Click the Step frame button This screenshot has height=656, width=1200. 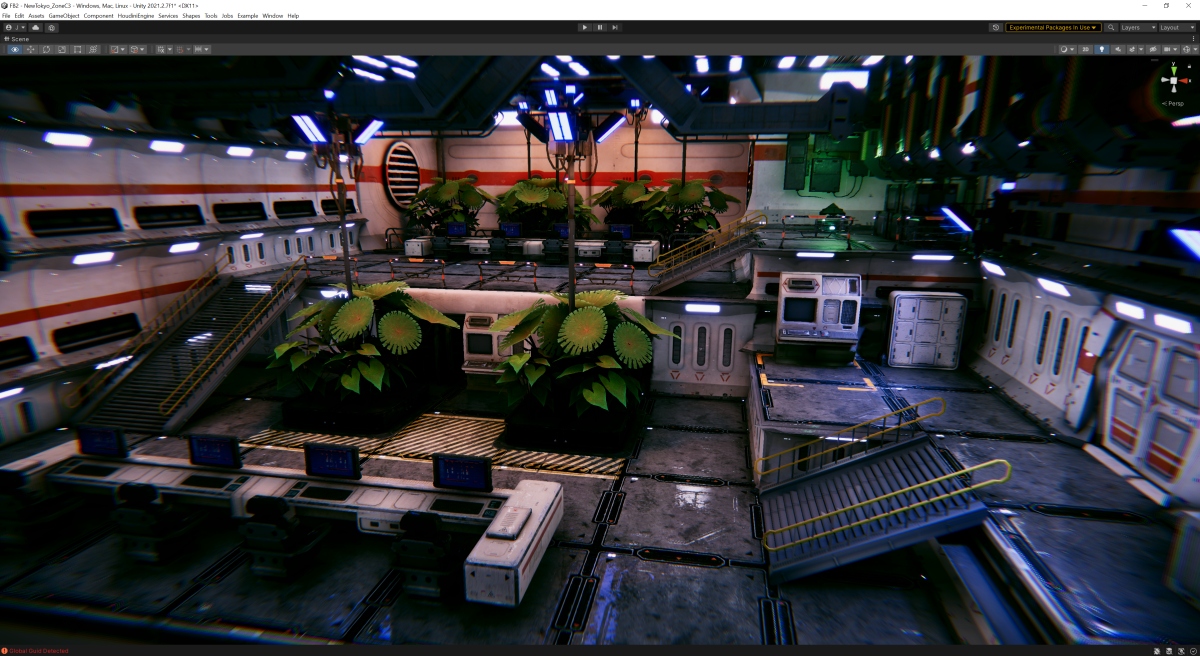(615, 27)
